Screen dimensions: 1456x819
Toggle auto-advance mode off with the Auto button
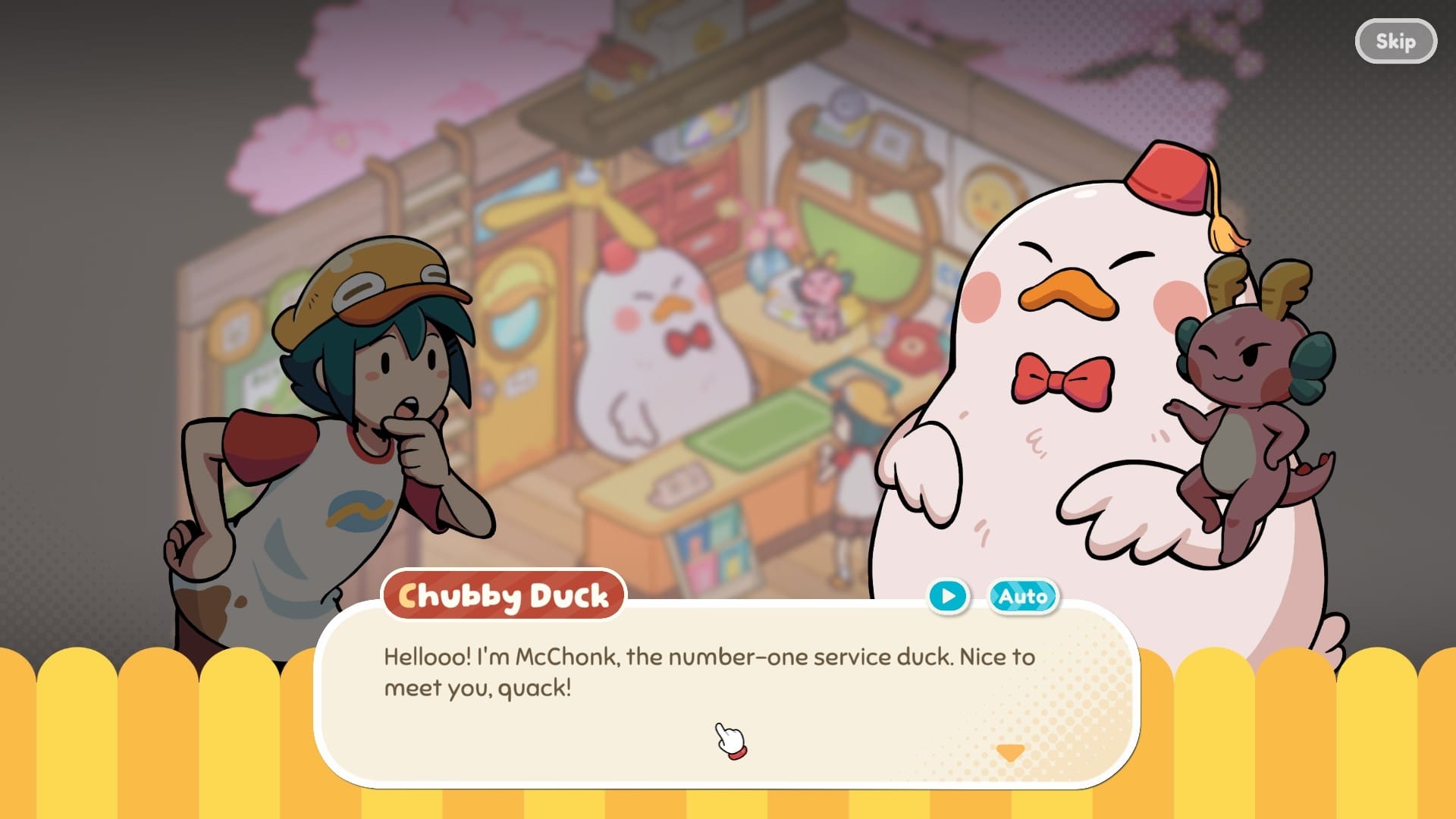click(x=1024, y=597)
